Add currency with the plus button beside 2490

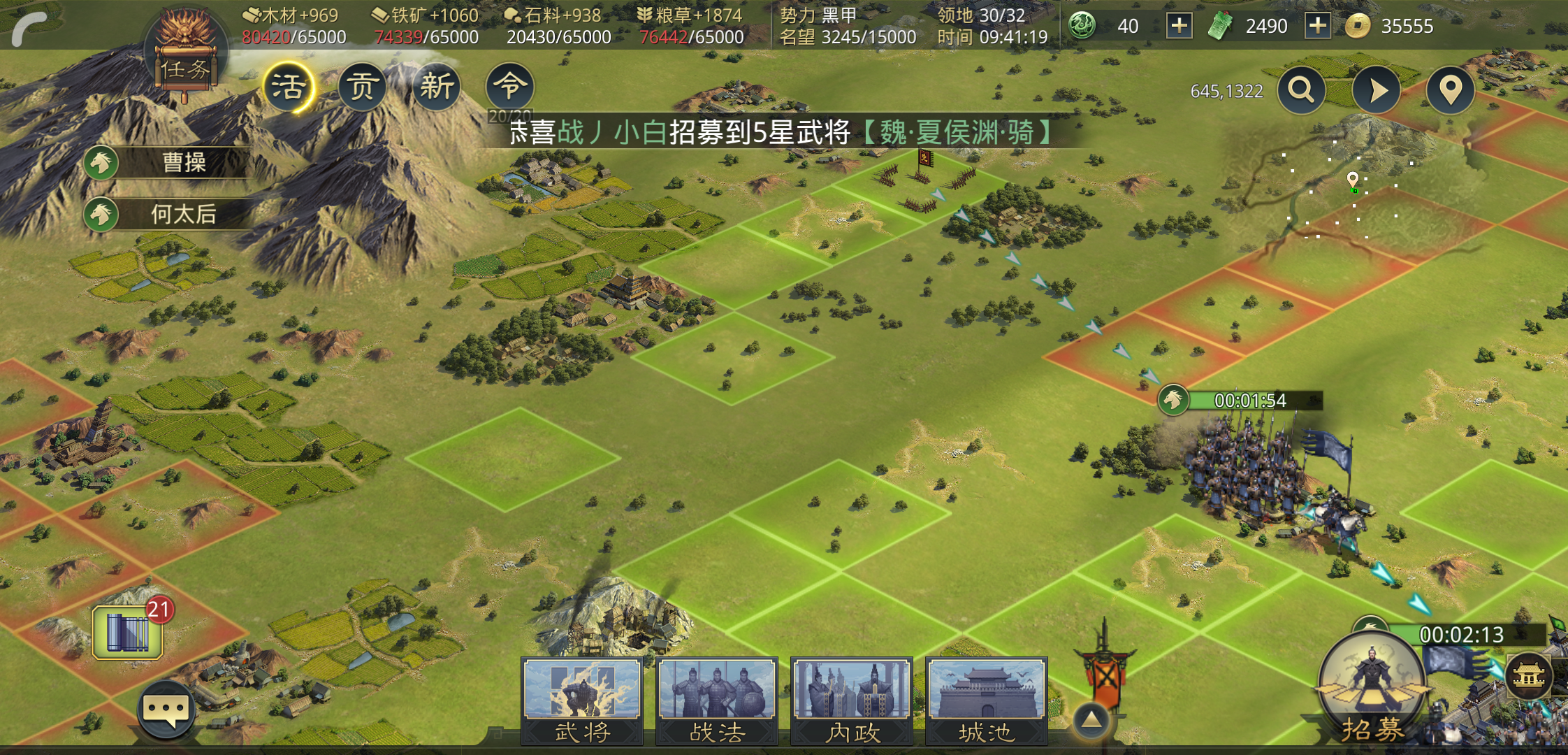point(1317,27)
